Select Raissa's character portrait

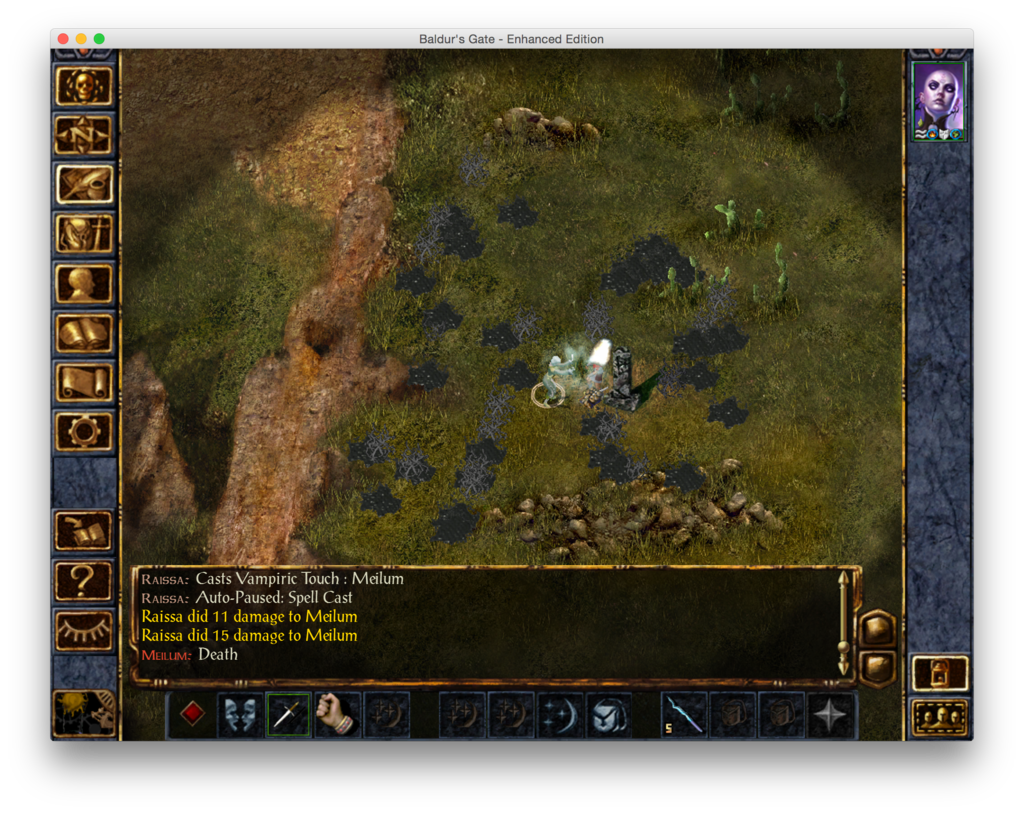pyautogui.click(x=939, y=100)
